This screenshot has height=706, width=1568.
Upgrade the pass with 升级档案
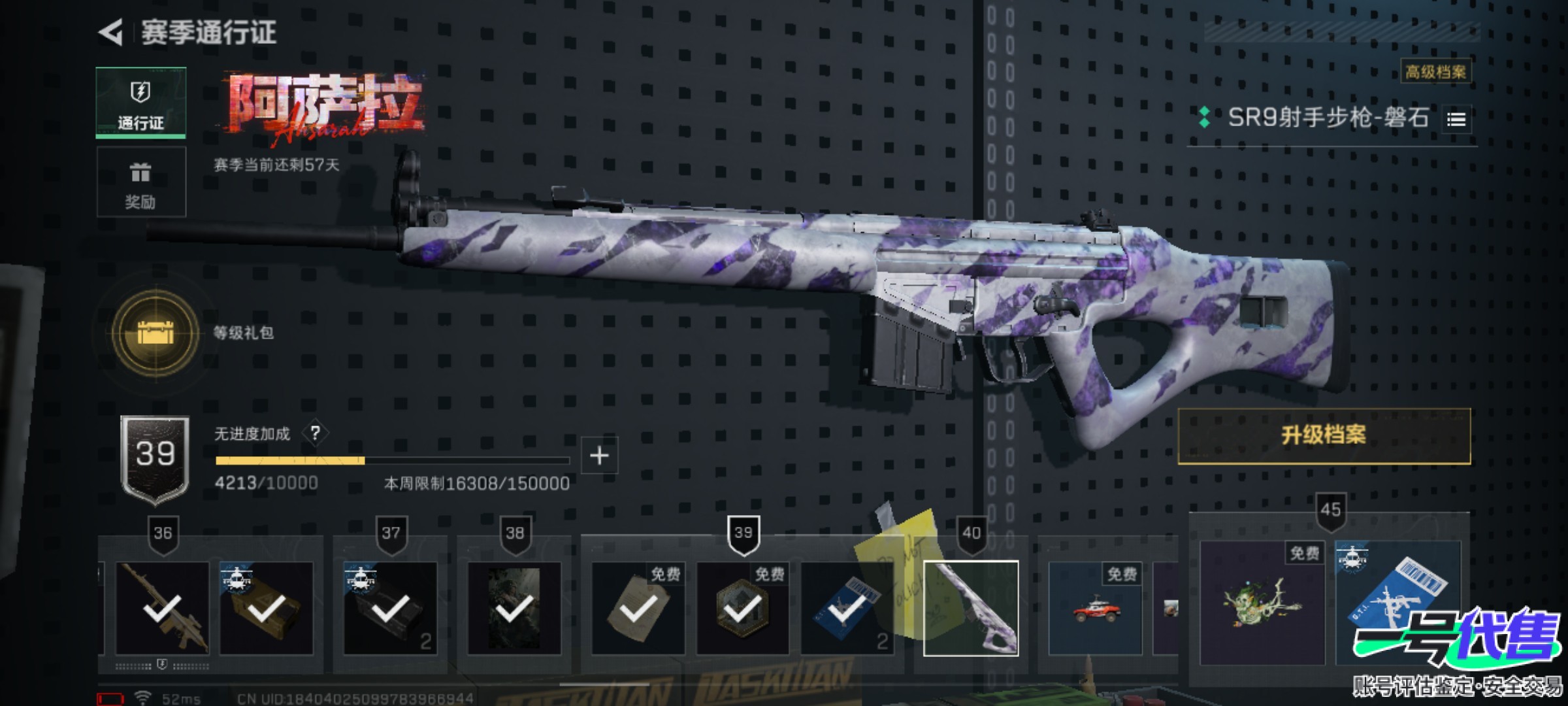click(x=1324, y=435)
